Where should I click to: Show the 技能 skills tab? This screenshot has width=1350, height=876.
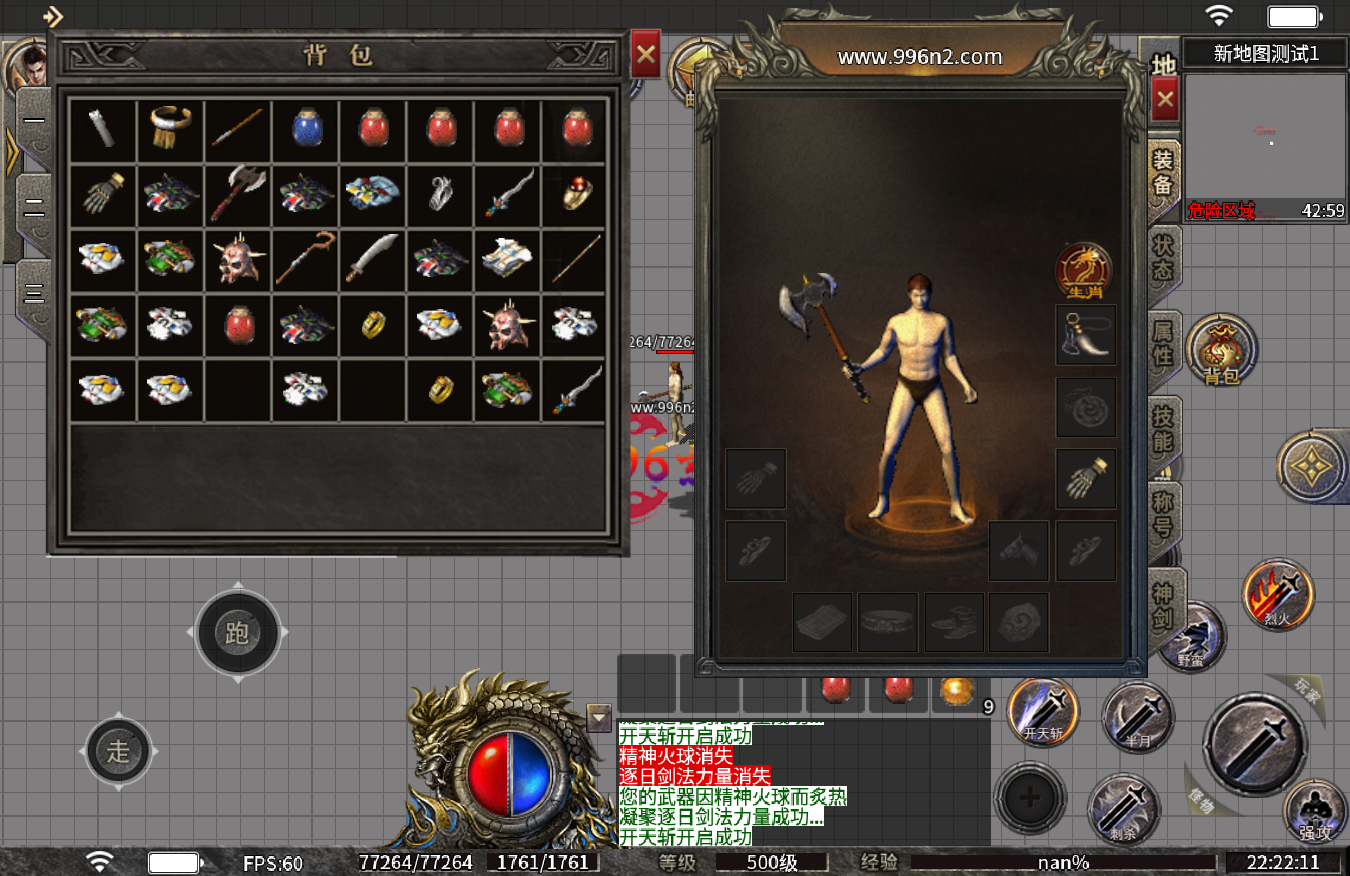[1164, 429]
